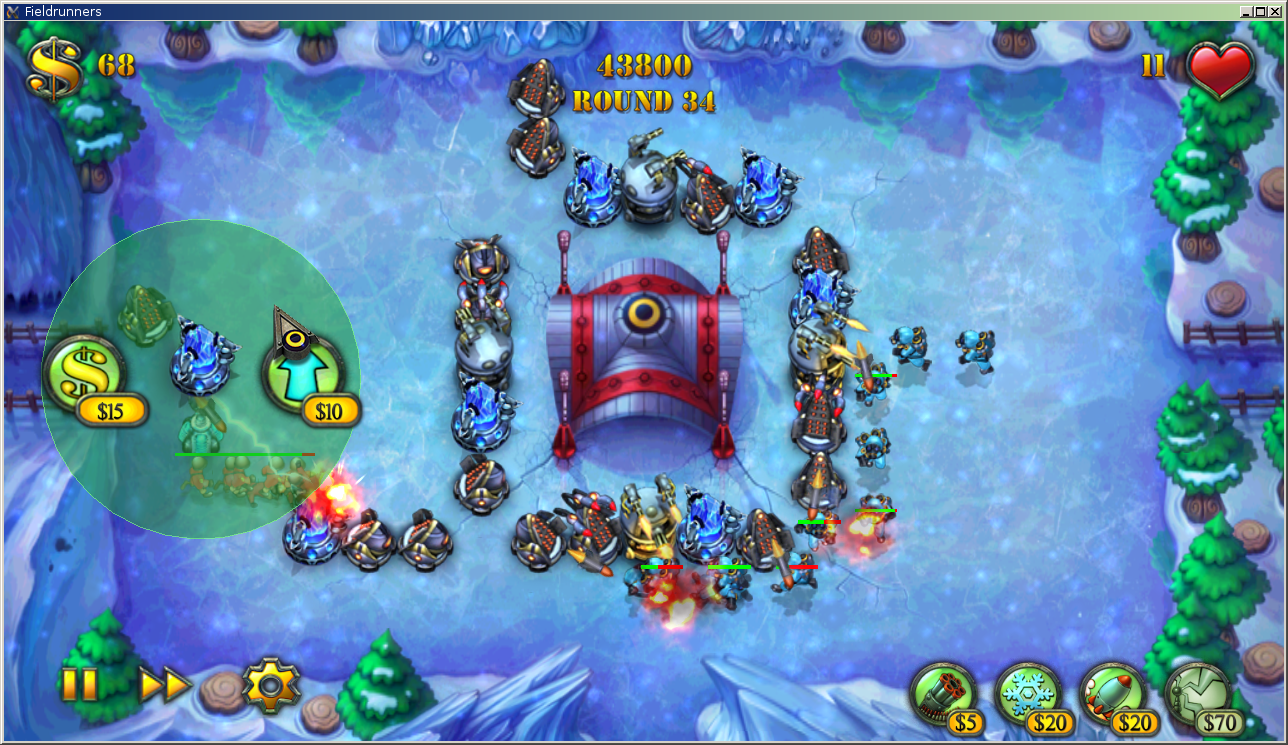Choose the $20 snowflake freeze tower
The width and height of the screenshot is (1288, 745).
1027,692
